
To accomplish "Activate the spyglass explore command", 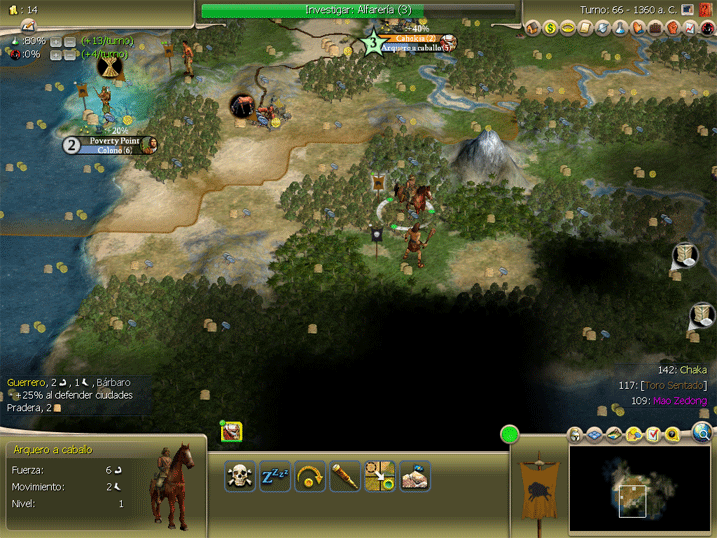I will [345, 476].
